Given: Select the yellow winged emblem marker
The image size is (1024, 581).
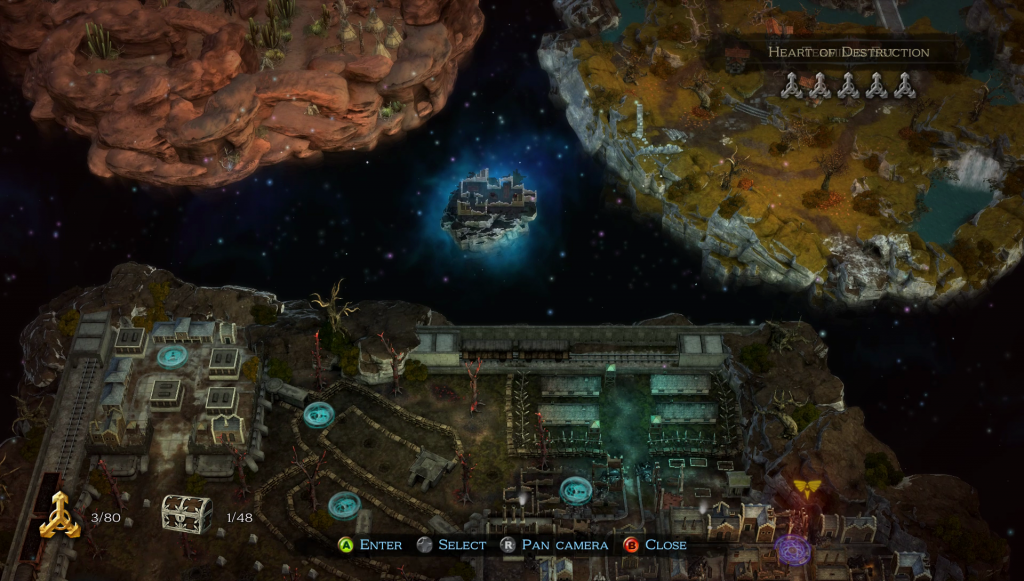Looking at the screenshot, I should coord(807,487).
